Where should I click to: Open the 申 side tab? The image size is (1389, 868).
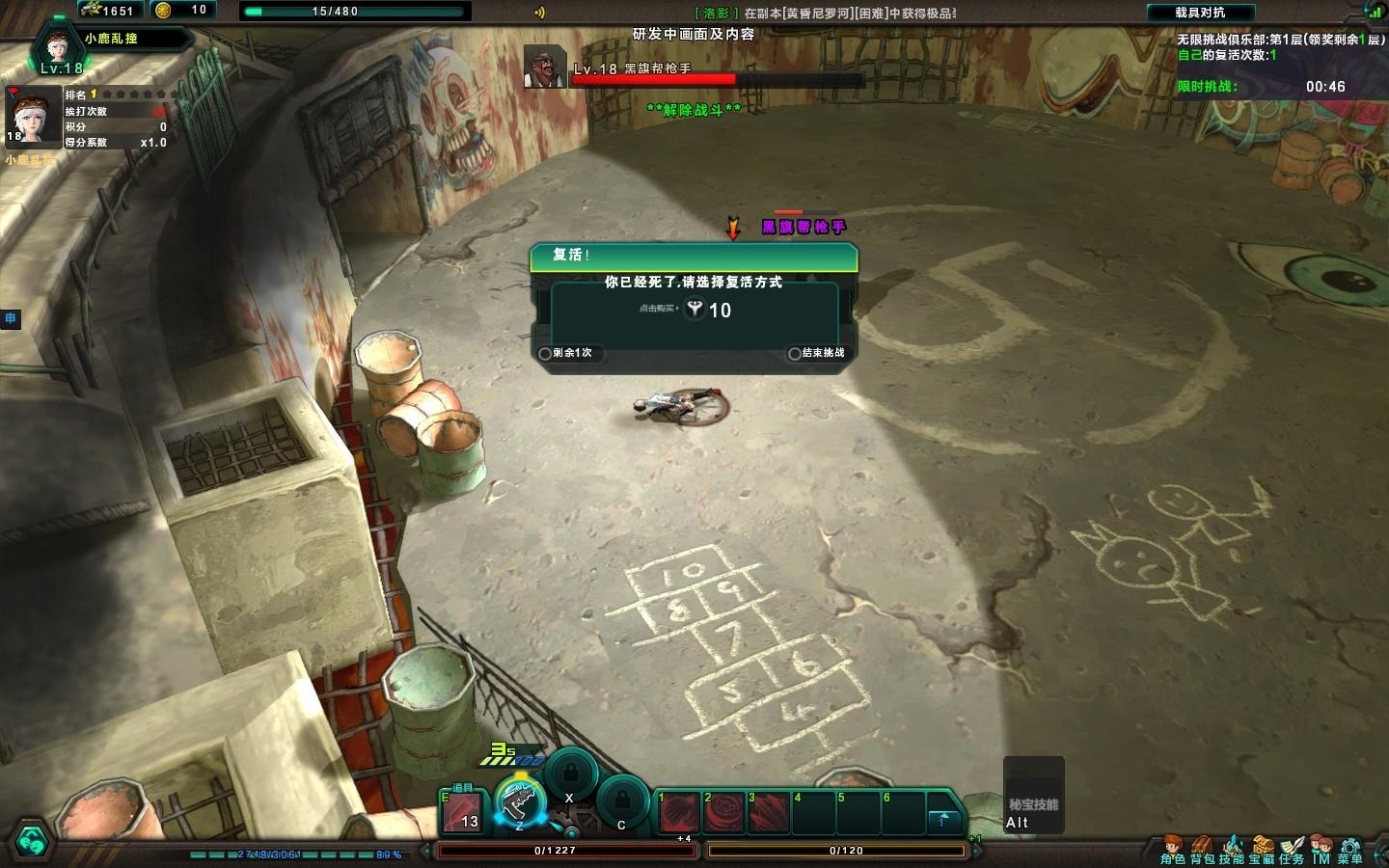[10, 317]
